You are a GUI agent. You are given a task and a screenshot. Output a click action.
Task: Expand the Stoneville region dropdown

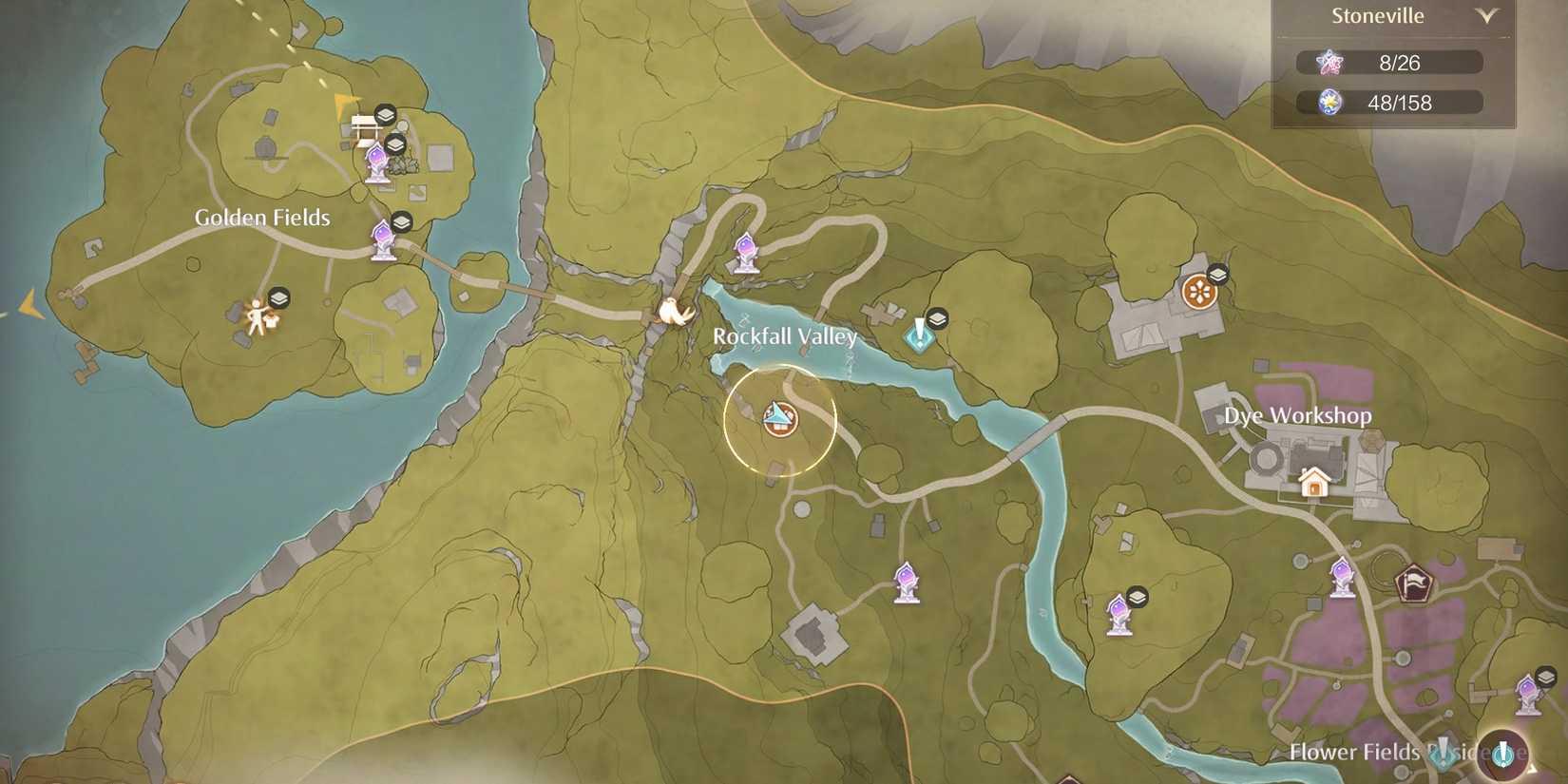pyautogui.click(x=1487, y=16)
